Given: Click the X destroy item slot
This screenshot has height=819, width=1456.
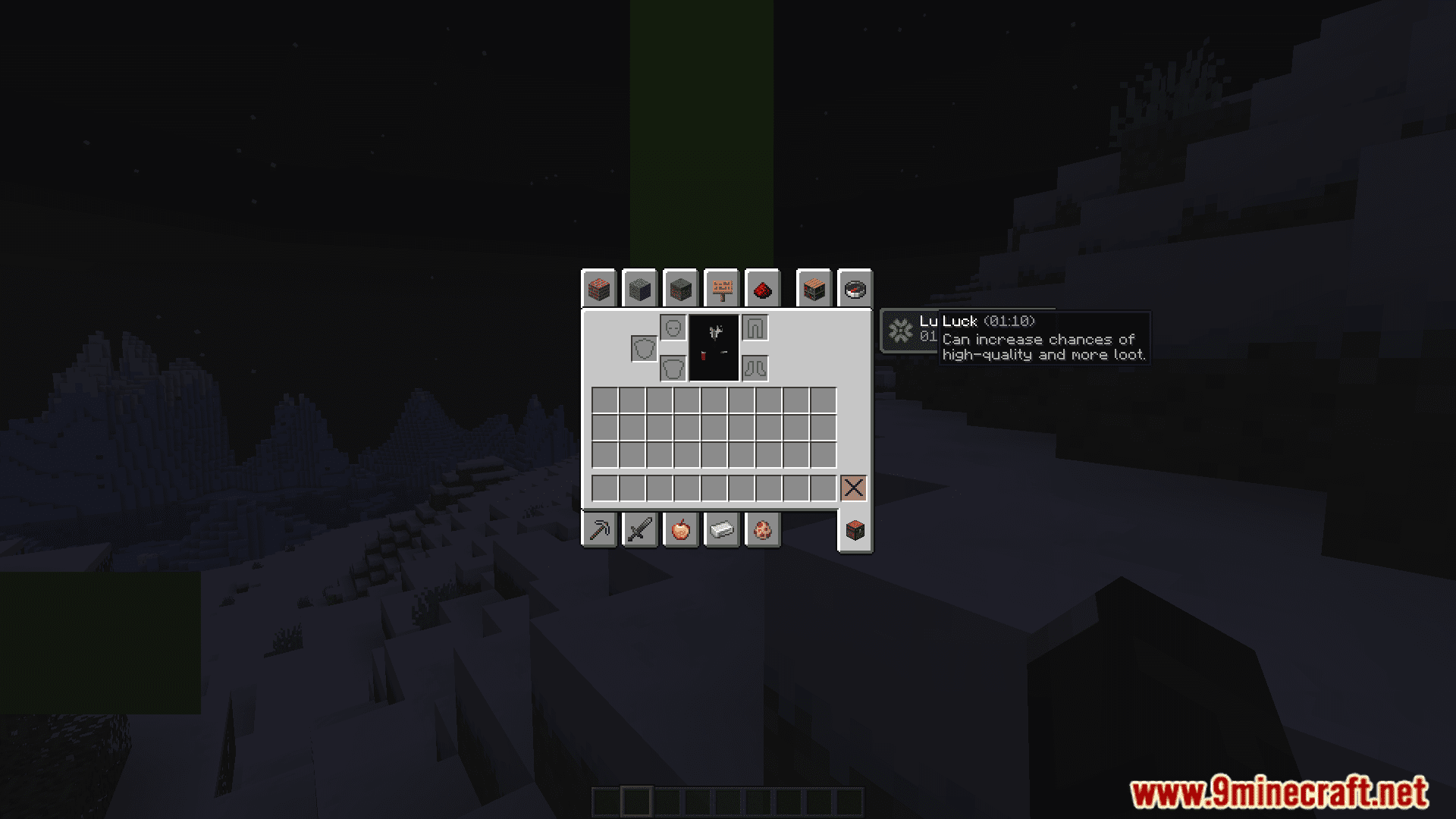Looking at the screenshot, I should tap(854, 488).
